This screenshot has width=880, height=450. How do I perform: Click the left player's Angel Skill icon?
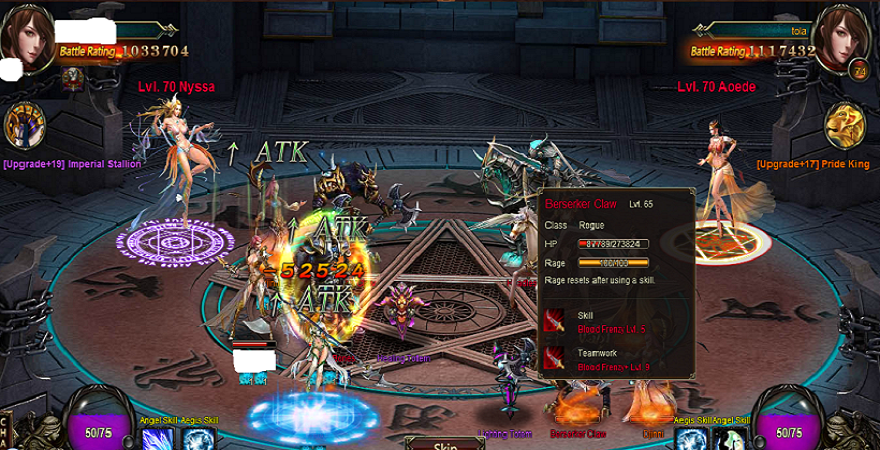pyautogui.click(x=158, y=438)
